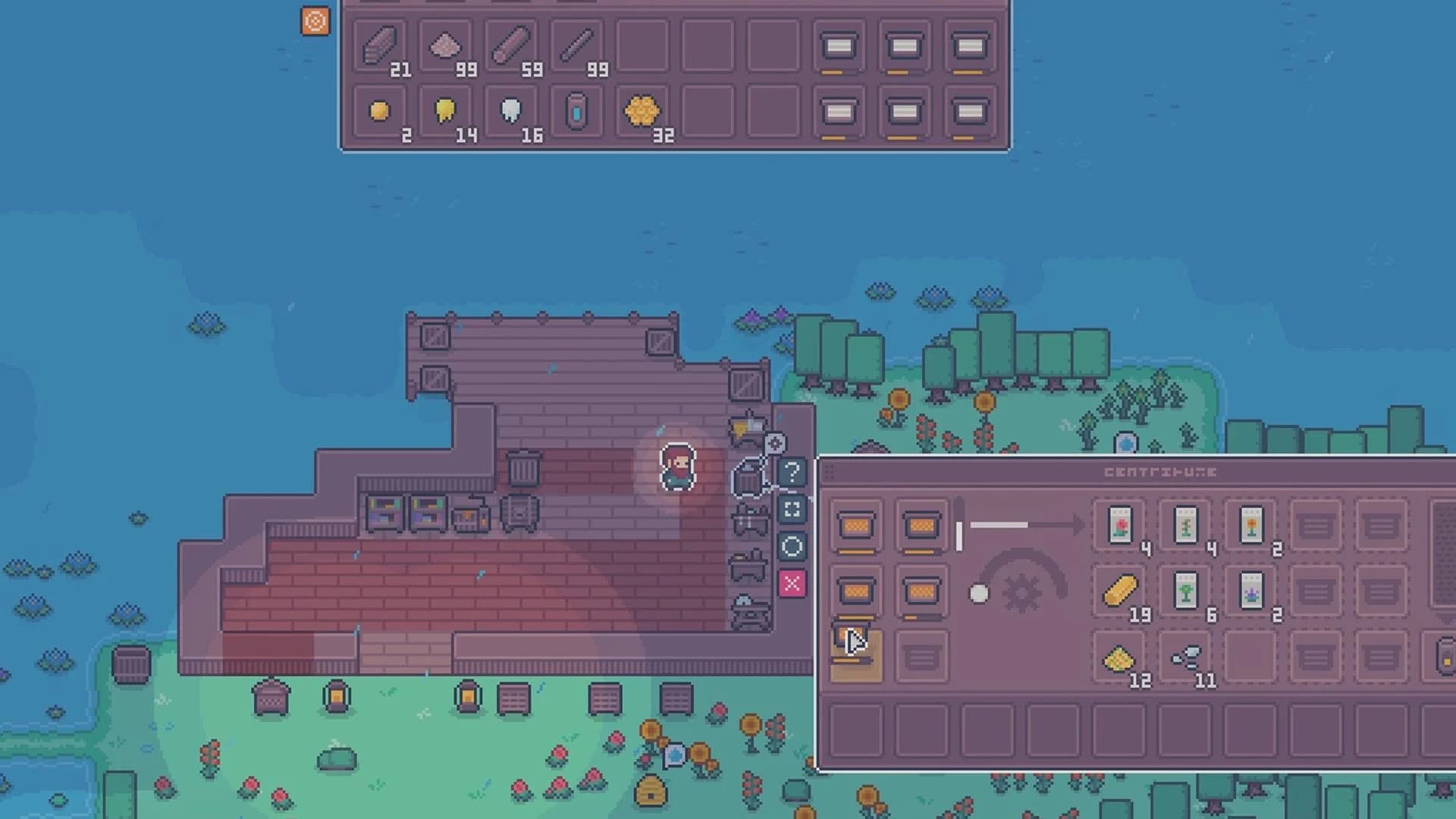
Task: Select the white feather item counting 16
Action: click(510, 112)
